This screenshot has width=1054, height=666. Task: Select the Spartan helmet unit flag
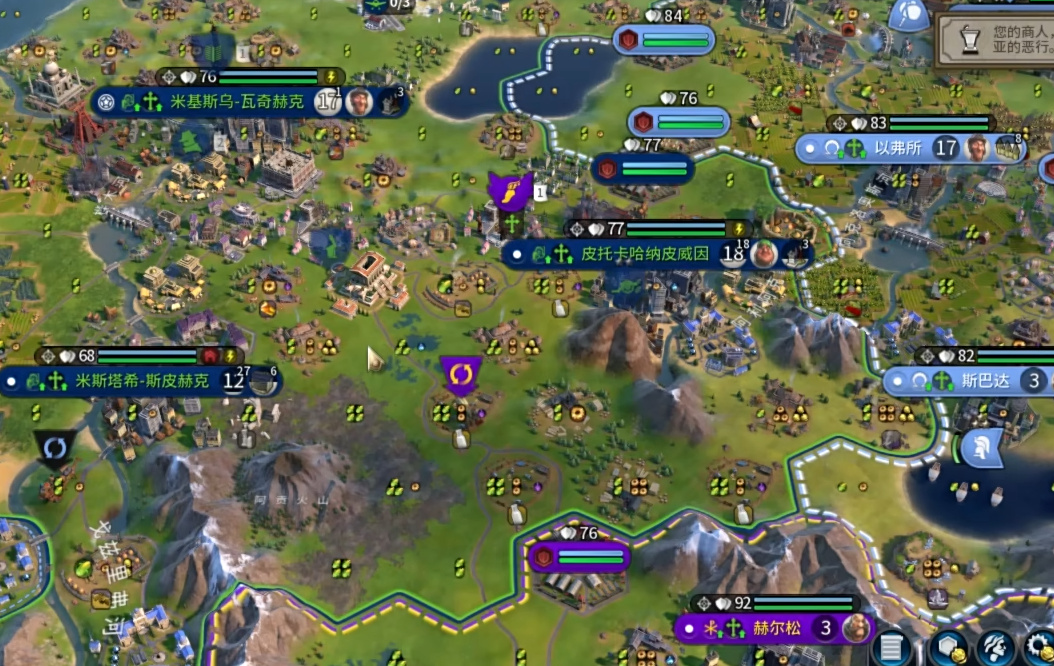pos(981,449)
